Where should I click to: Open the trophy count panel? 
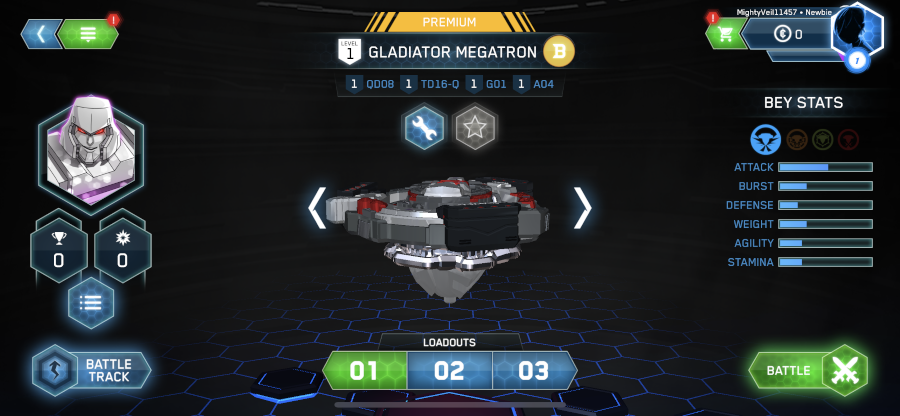[x=60, y=250]
